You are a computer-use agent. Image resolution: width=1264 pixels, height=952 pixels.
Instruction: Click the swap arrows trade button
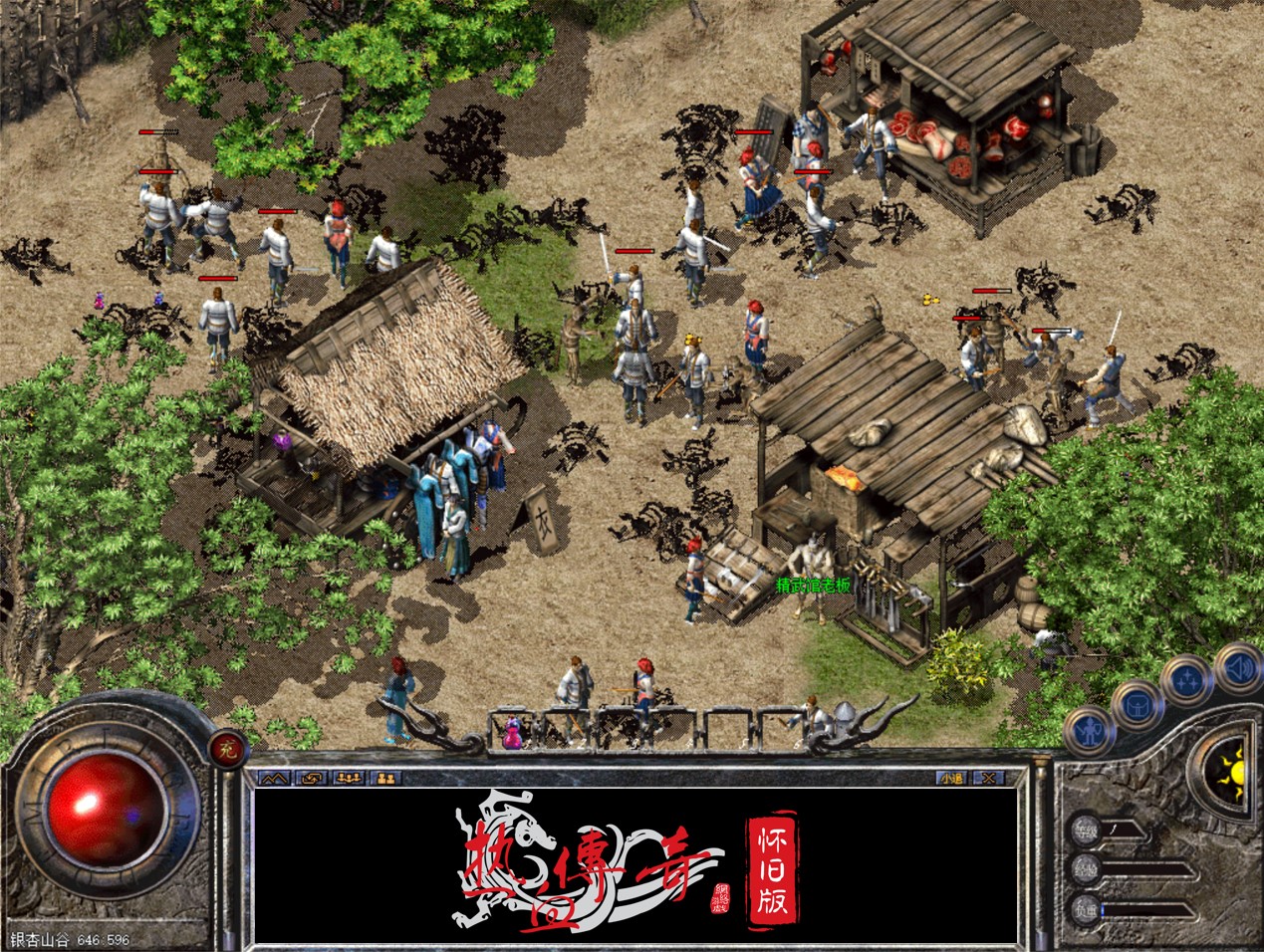312,778
